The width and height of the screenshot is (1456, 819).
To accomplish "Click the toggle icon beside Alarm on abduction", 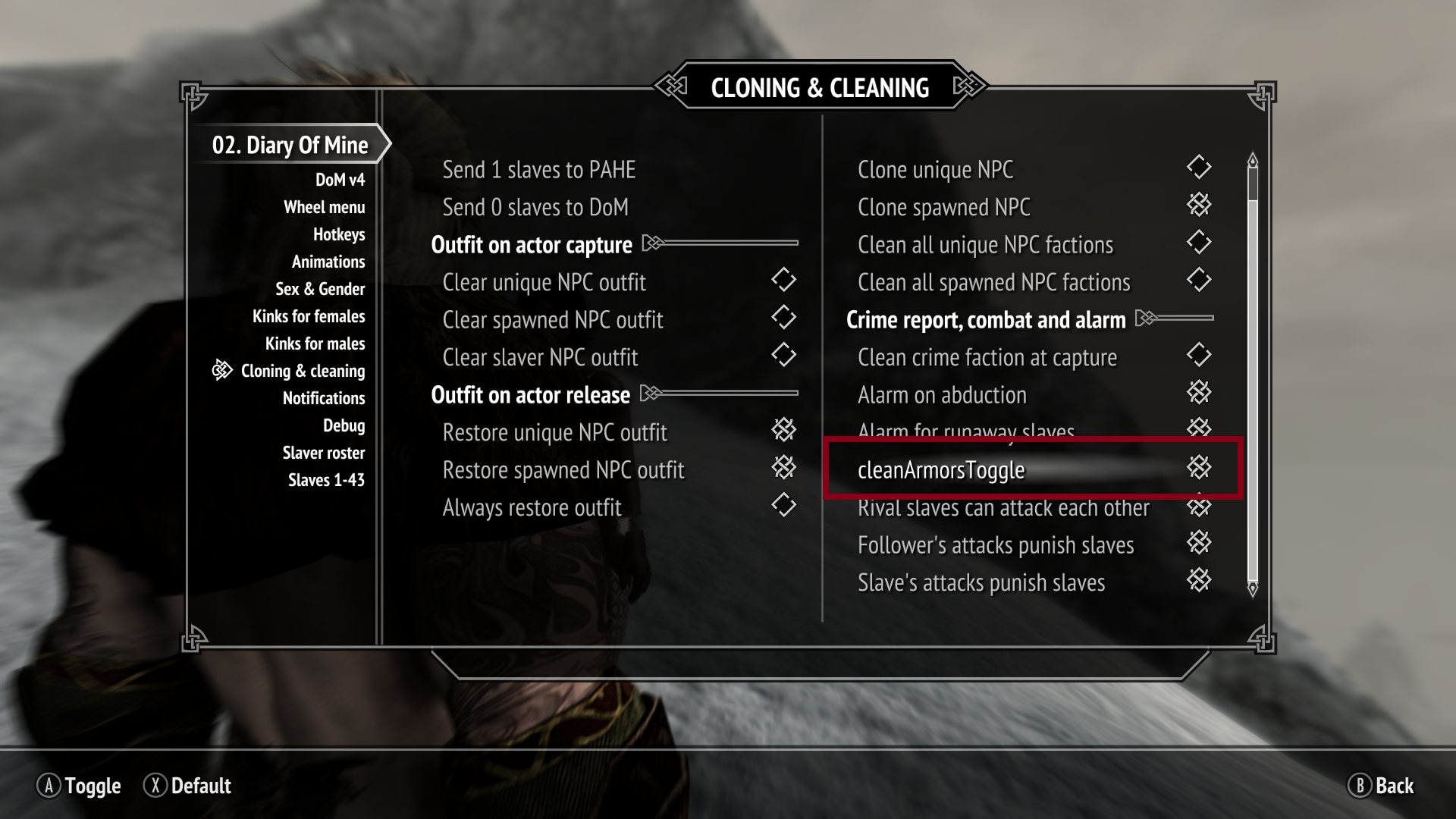I will (x=1201, y=392).
